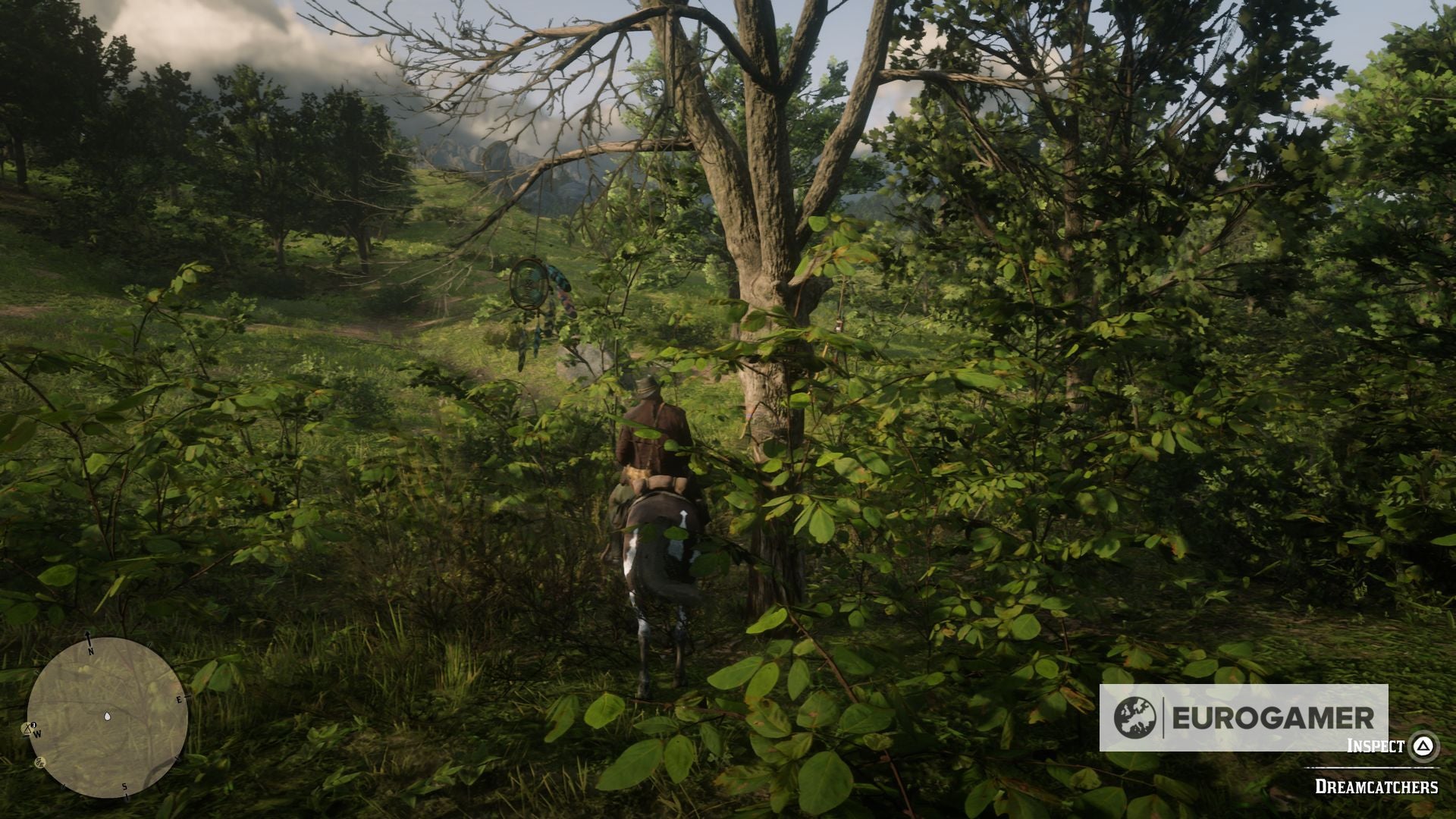The height and width of the screenshot is (819, 1456).
Task: Click the S compass marker on the minimap
Action: pos(124,787)
